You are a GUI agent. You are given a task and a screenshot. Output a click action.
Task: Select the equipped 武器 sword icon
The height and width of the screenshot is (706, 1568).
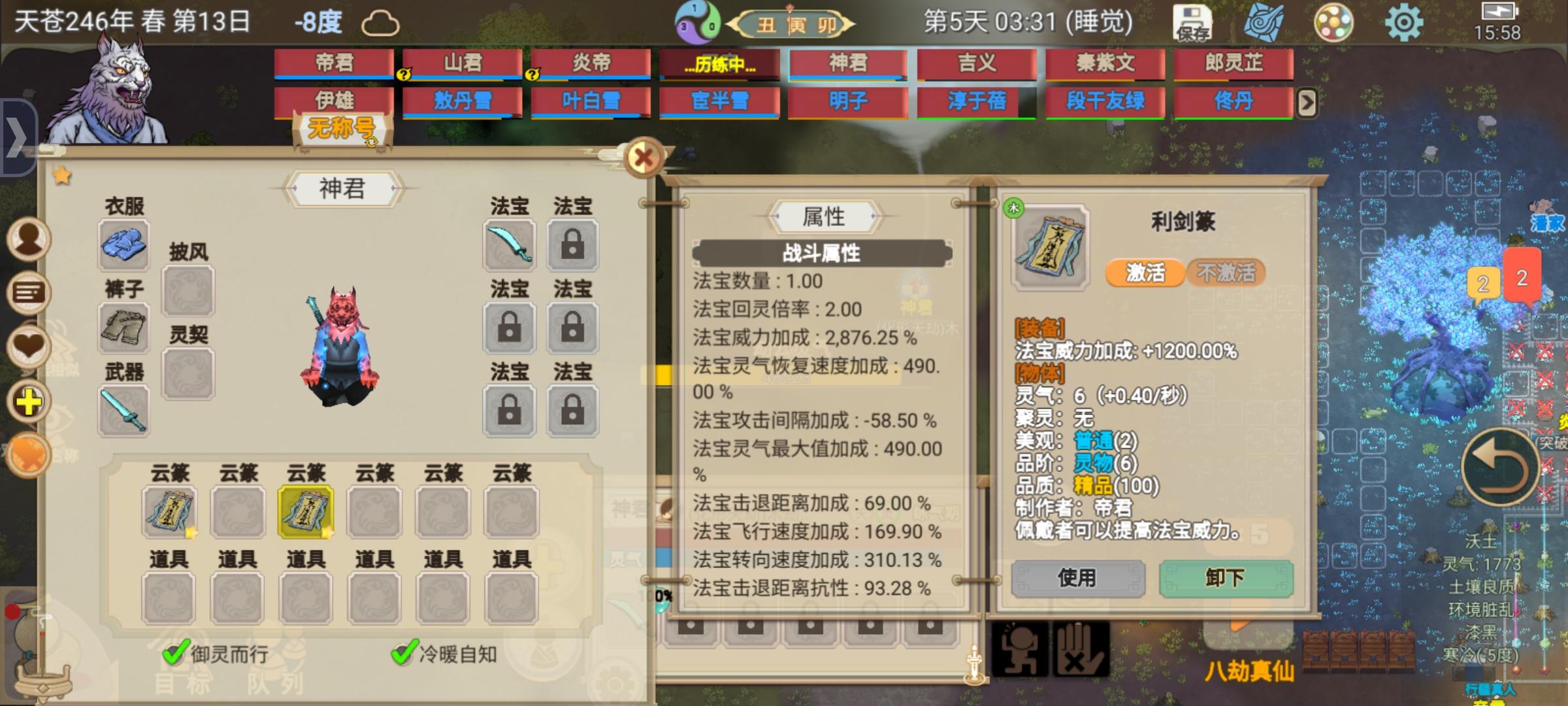[123, 411]
